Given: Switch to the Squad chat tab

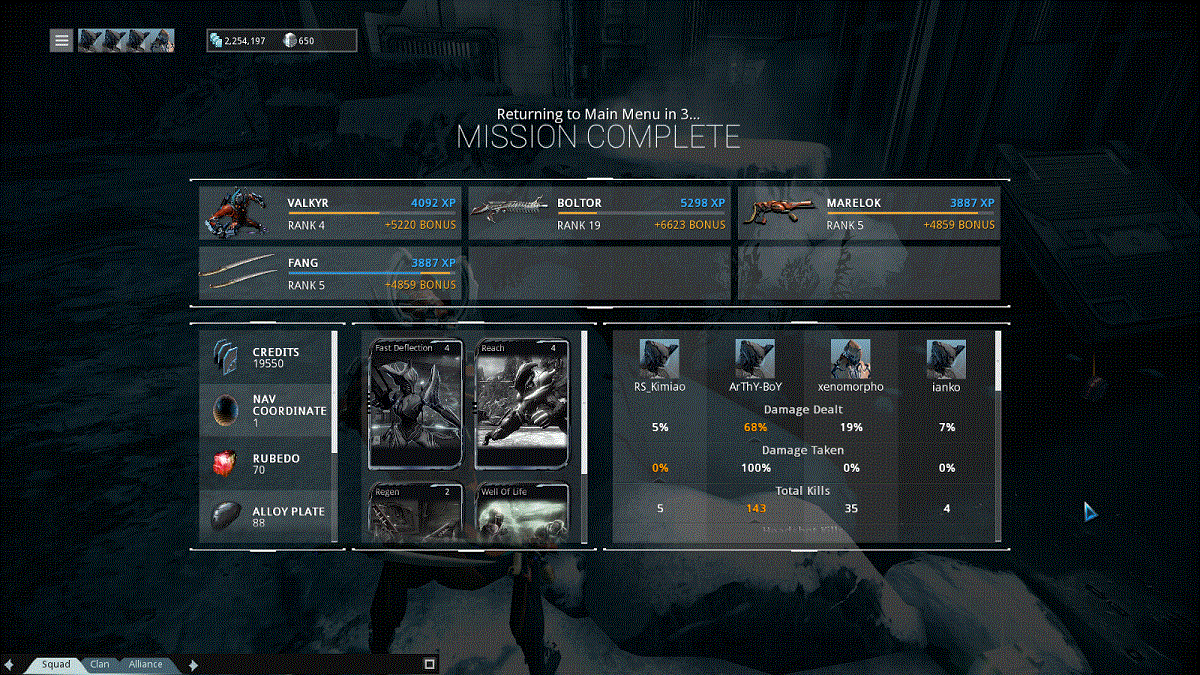Looking at the screenshot, I should point(56,664).
